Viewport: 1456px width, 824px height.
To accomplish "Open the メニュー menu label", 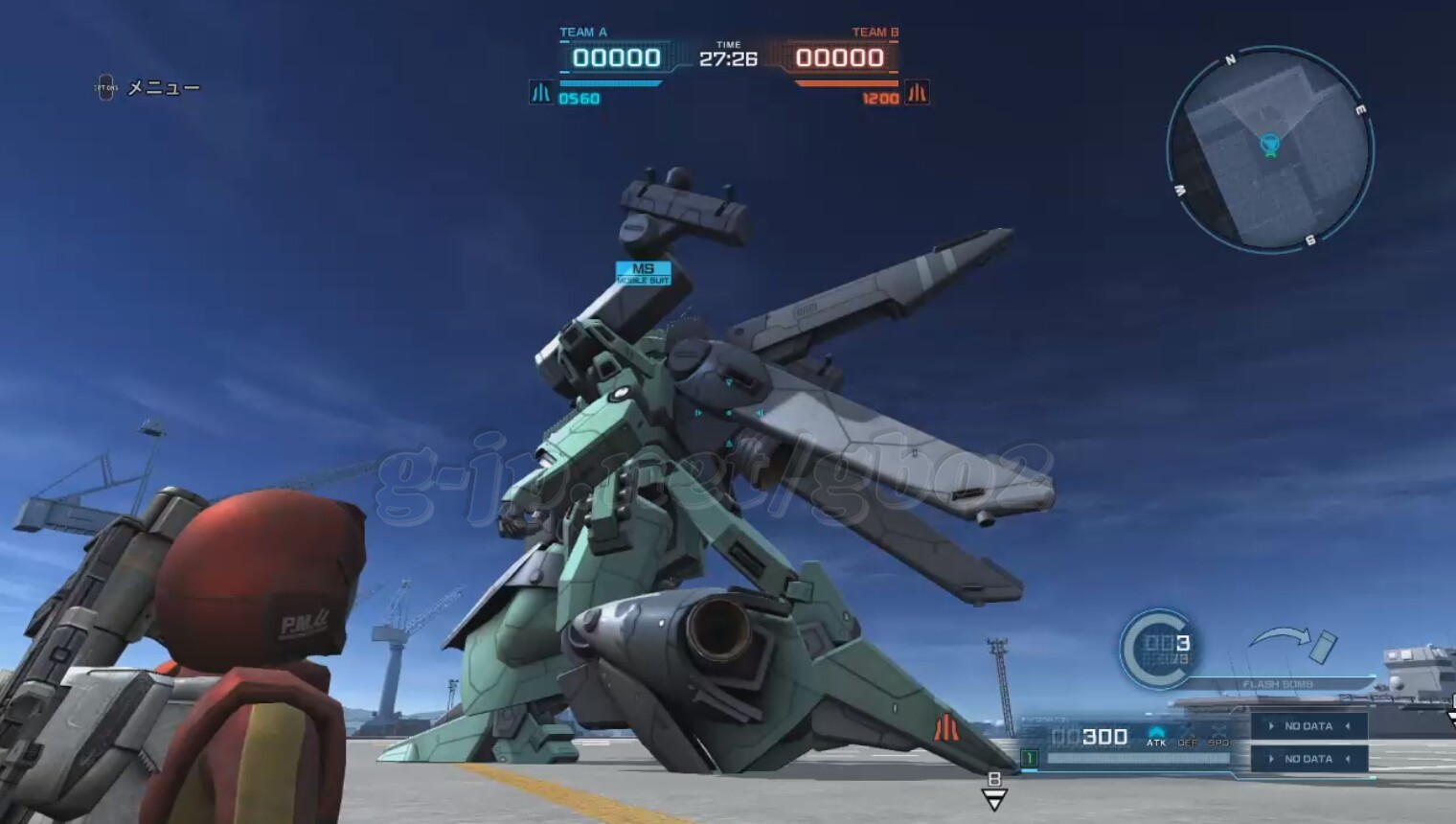I will click(163, 88).
